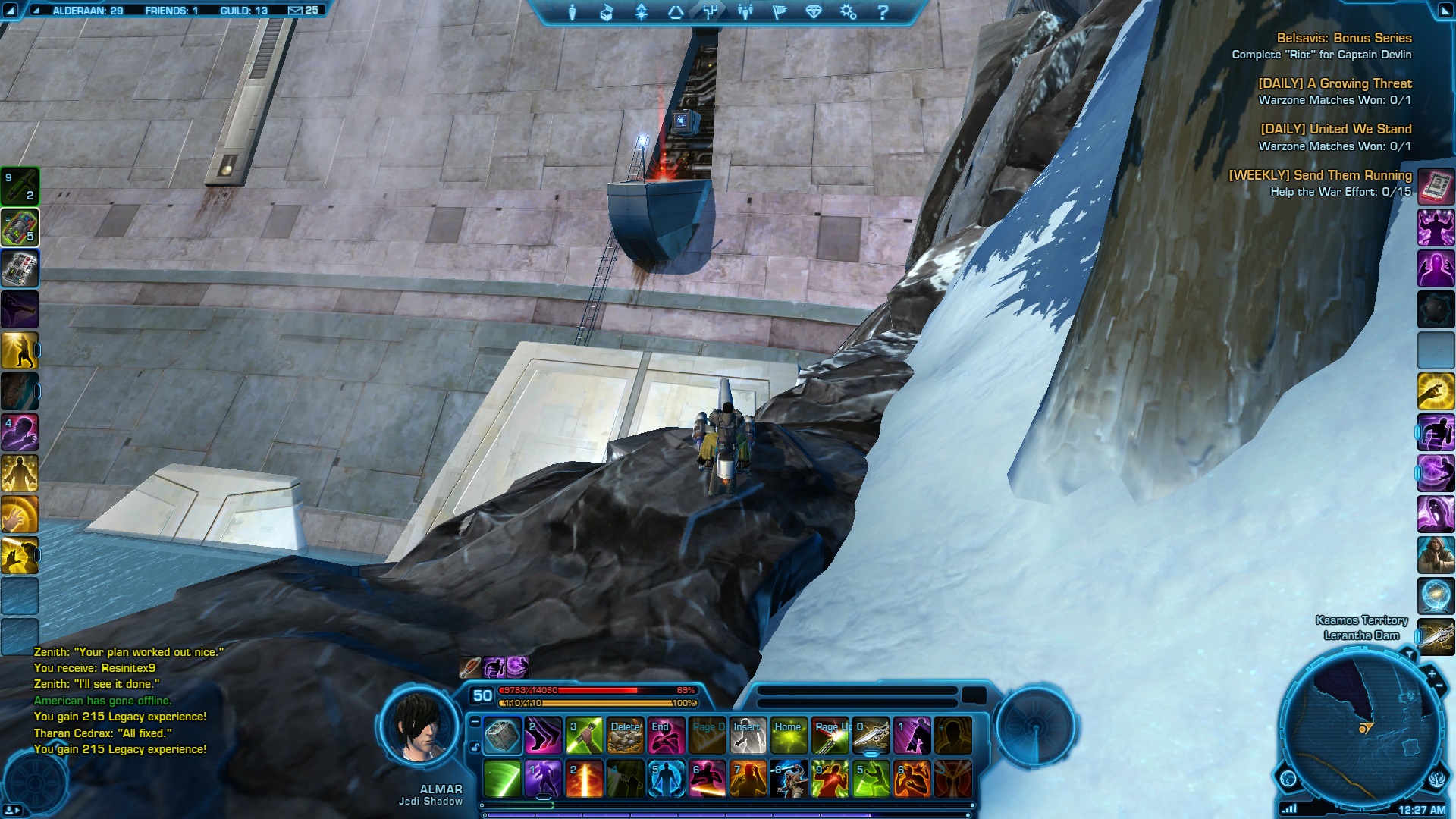1456x819 pixels.
Task: Open the minimap filter funnel button
Action: 1409,654
